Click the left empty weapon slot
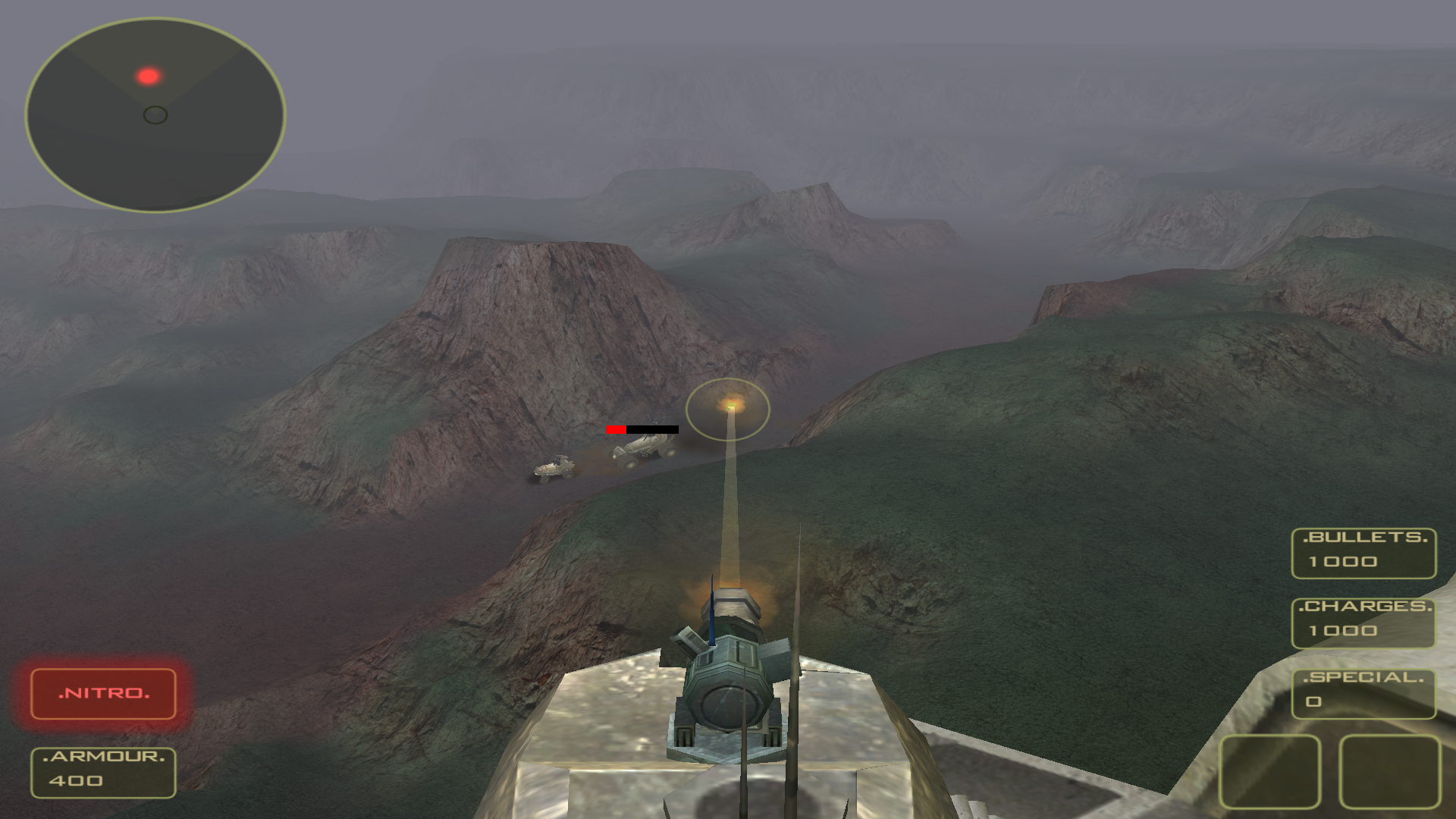The image size is (1456, 819). pos(1269,773)
